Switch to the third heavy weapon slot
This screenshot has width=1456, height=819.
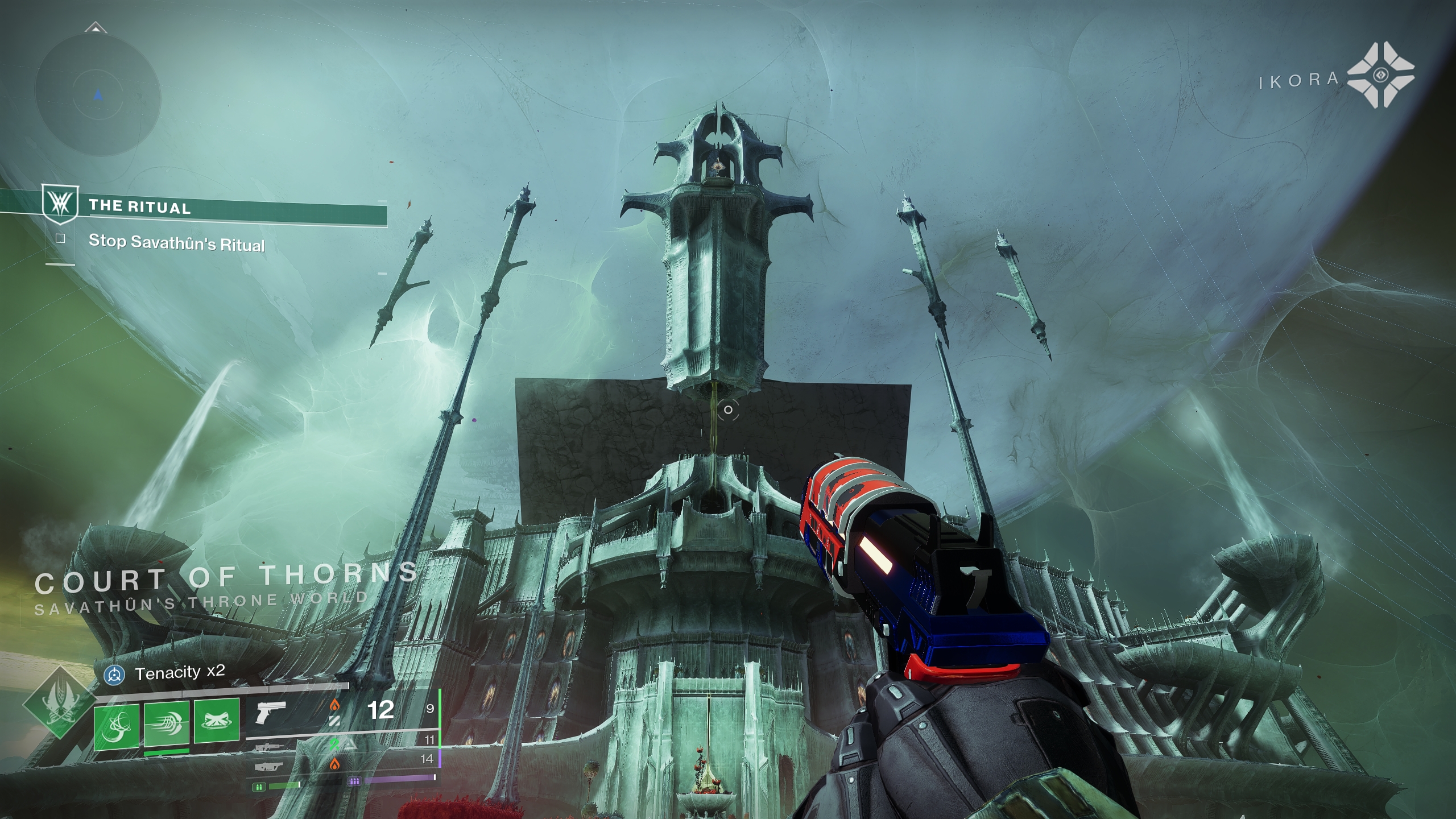pyautogui.click(x=270, y=767)
